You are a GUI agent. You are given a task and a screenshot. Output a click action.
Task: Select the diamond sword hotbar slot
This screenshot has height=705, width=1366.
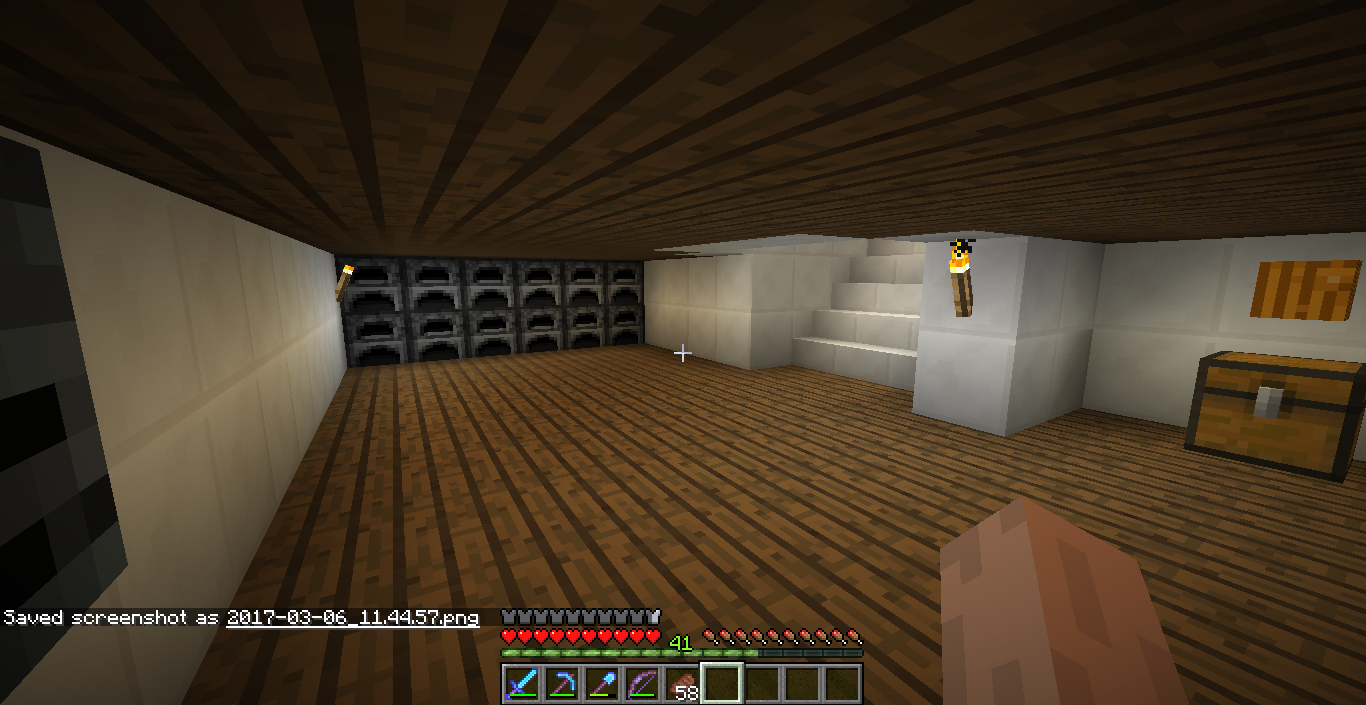tap(522, 684)
